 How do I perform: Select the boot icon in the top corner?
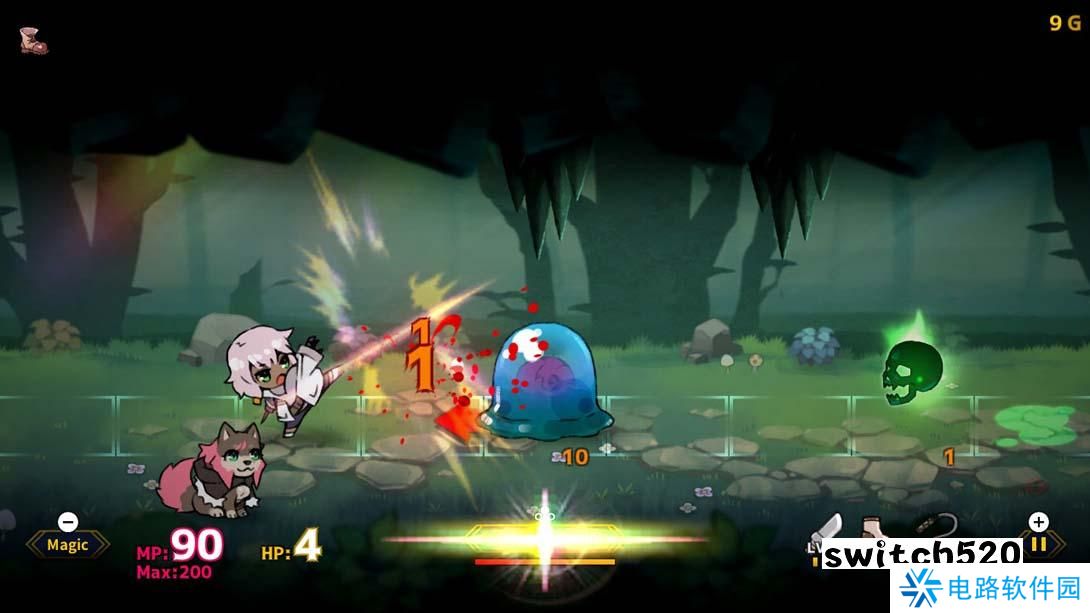pos(33,40)
